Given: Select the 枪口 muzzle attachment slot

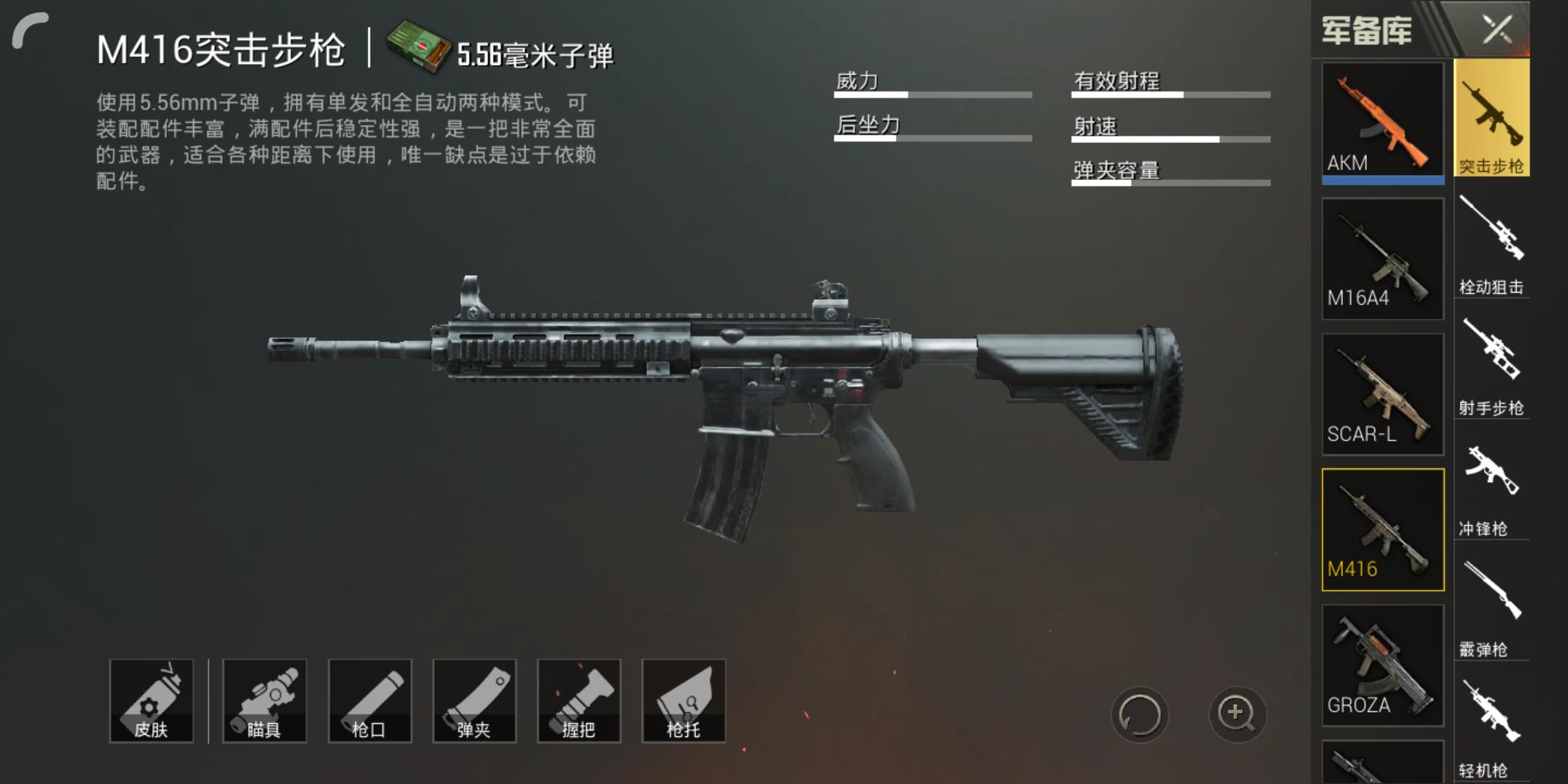Looking at the screenshot, I should 369,701.
